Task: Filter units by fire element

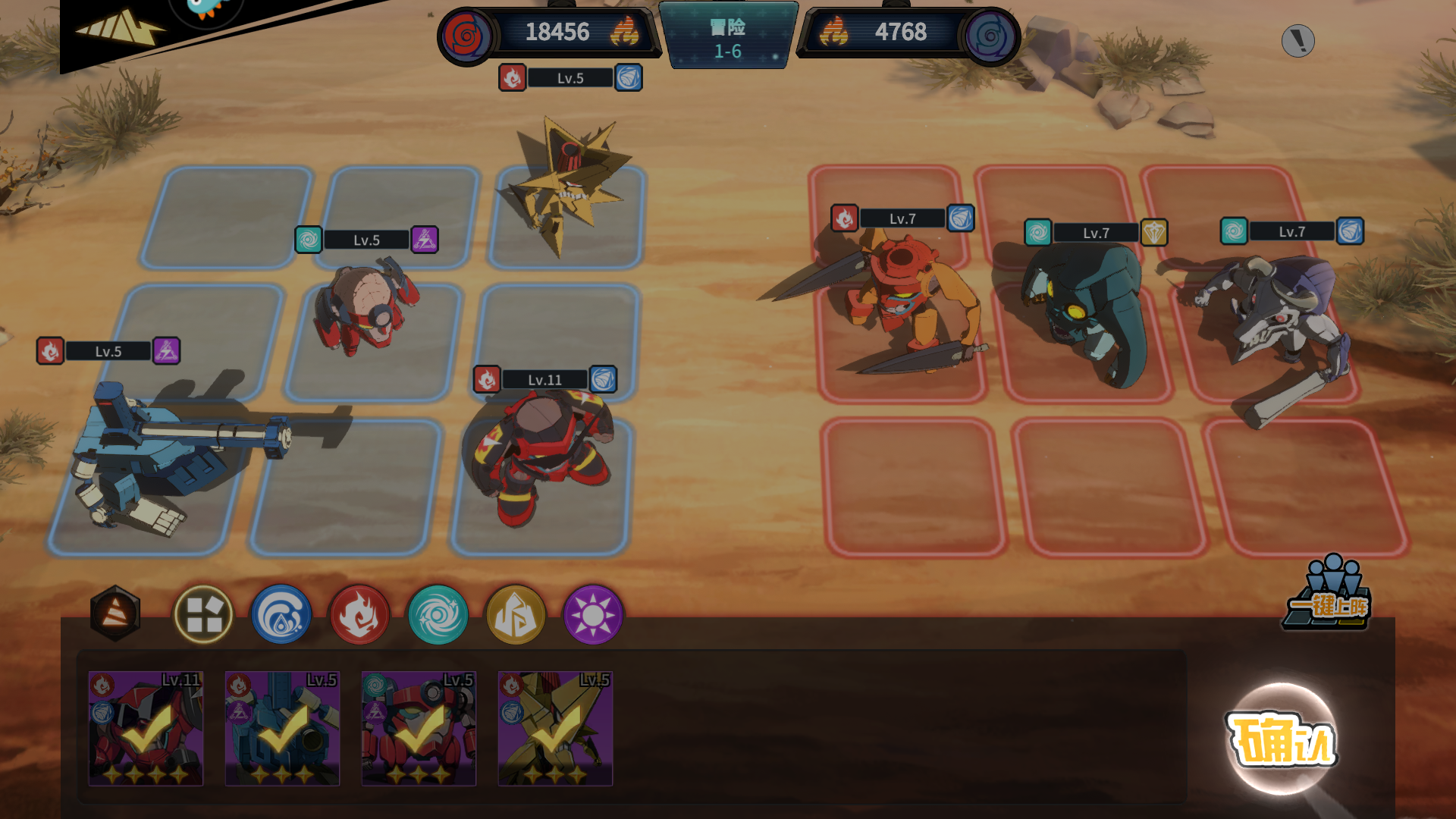Action: click(x=359, y=614)
